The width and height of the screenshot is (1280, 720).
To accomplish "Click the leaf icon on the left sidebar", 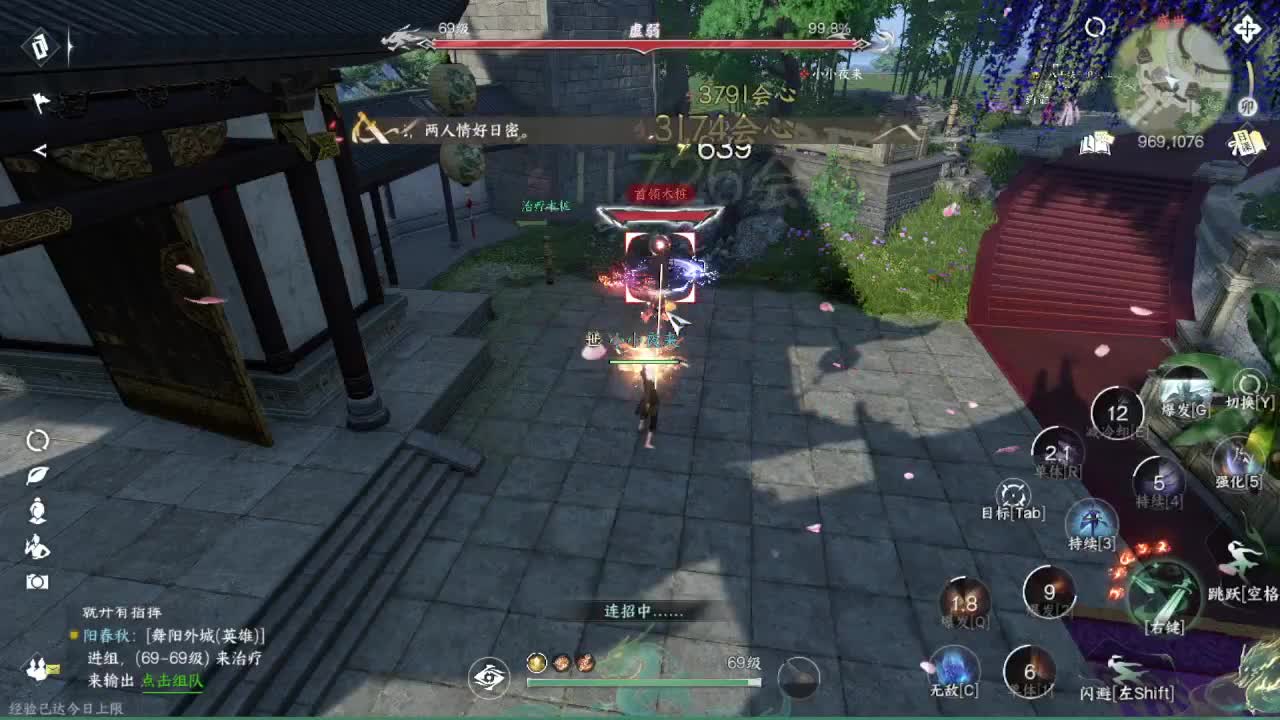I will tap(40, 476).
